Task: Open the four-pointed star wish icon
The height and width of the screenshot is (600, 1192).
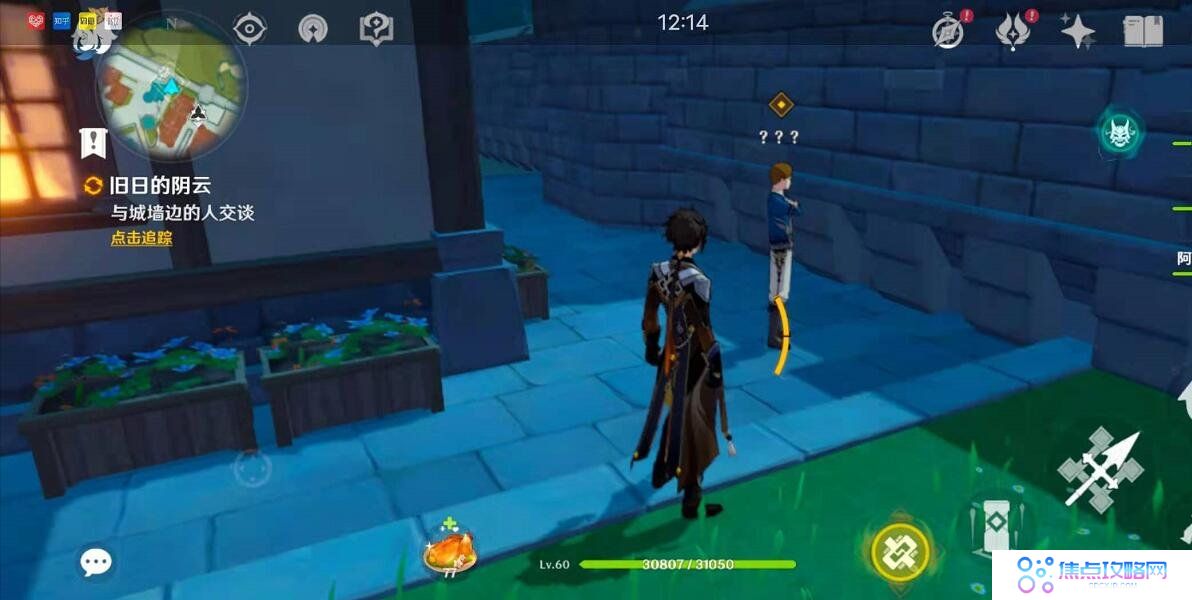Action: point(1078,31)
